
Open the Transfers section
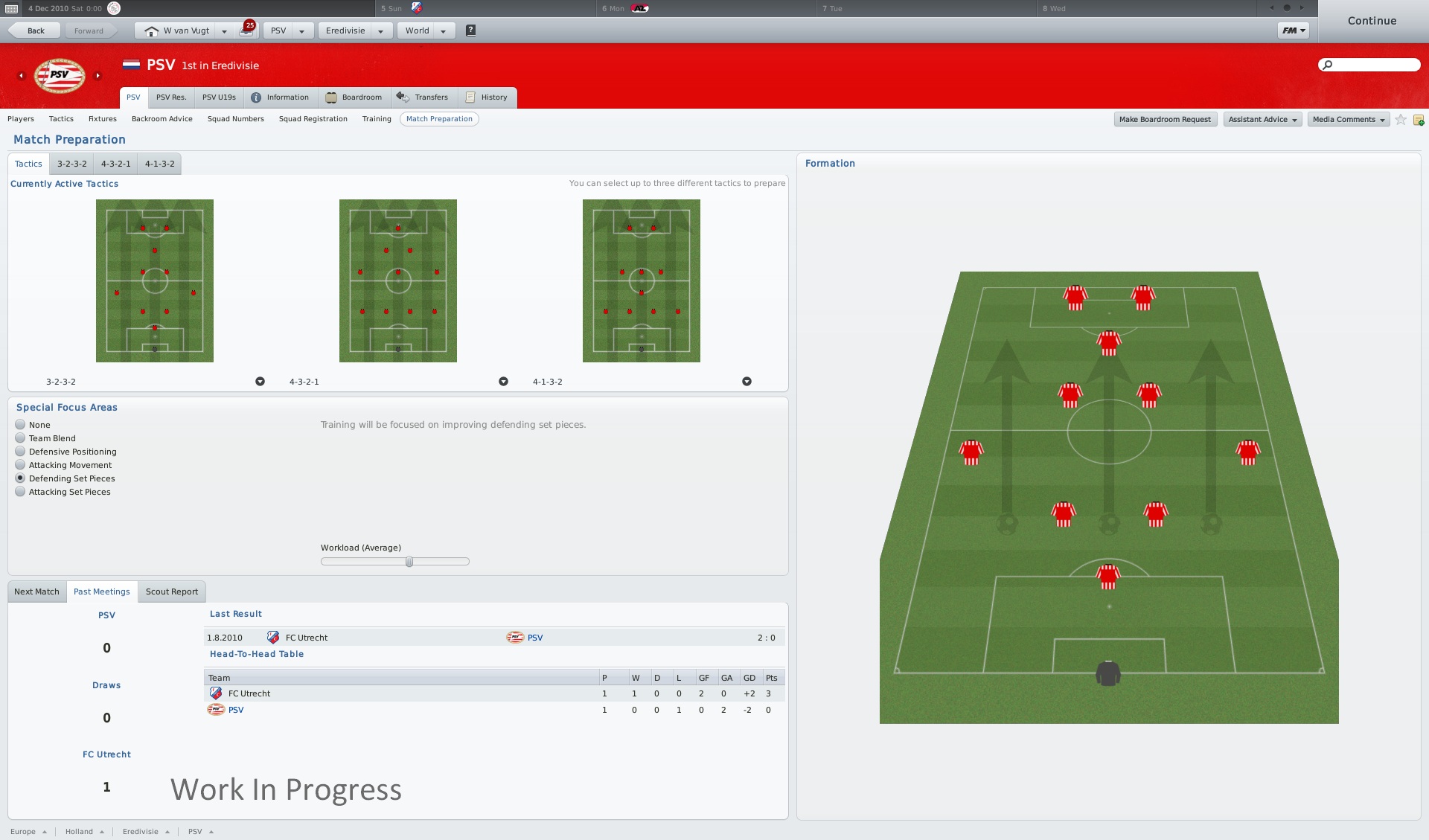coord(424,97)
